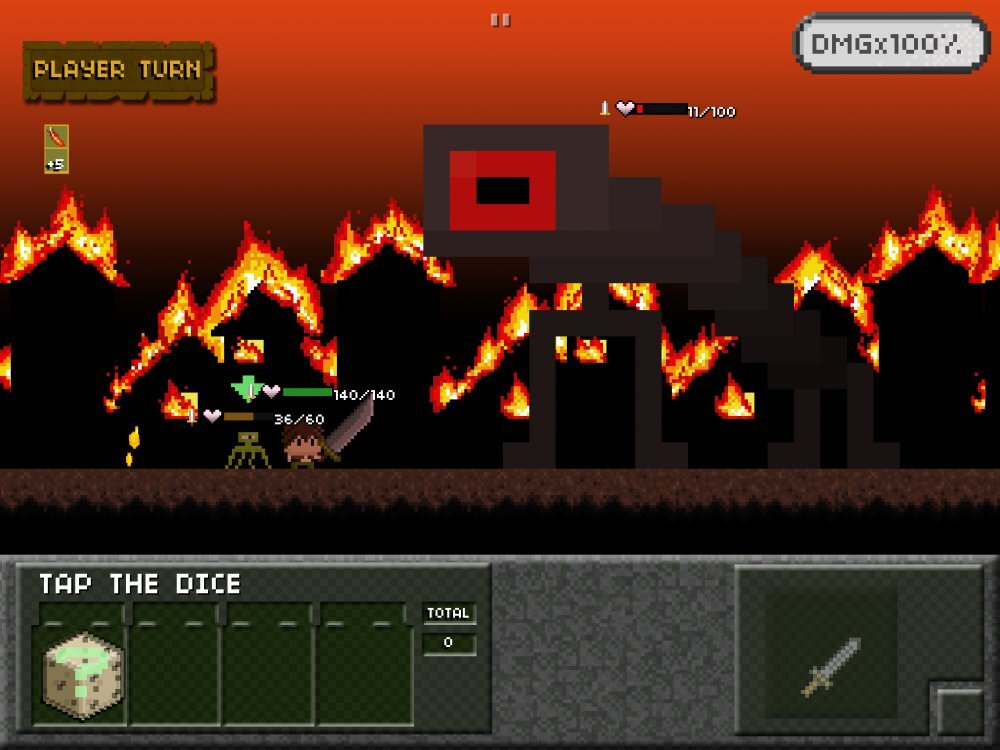1000x750 pixels.
Task: Pause the game with the top pause icon
Action: coord(500,20)
